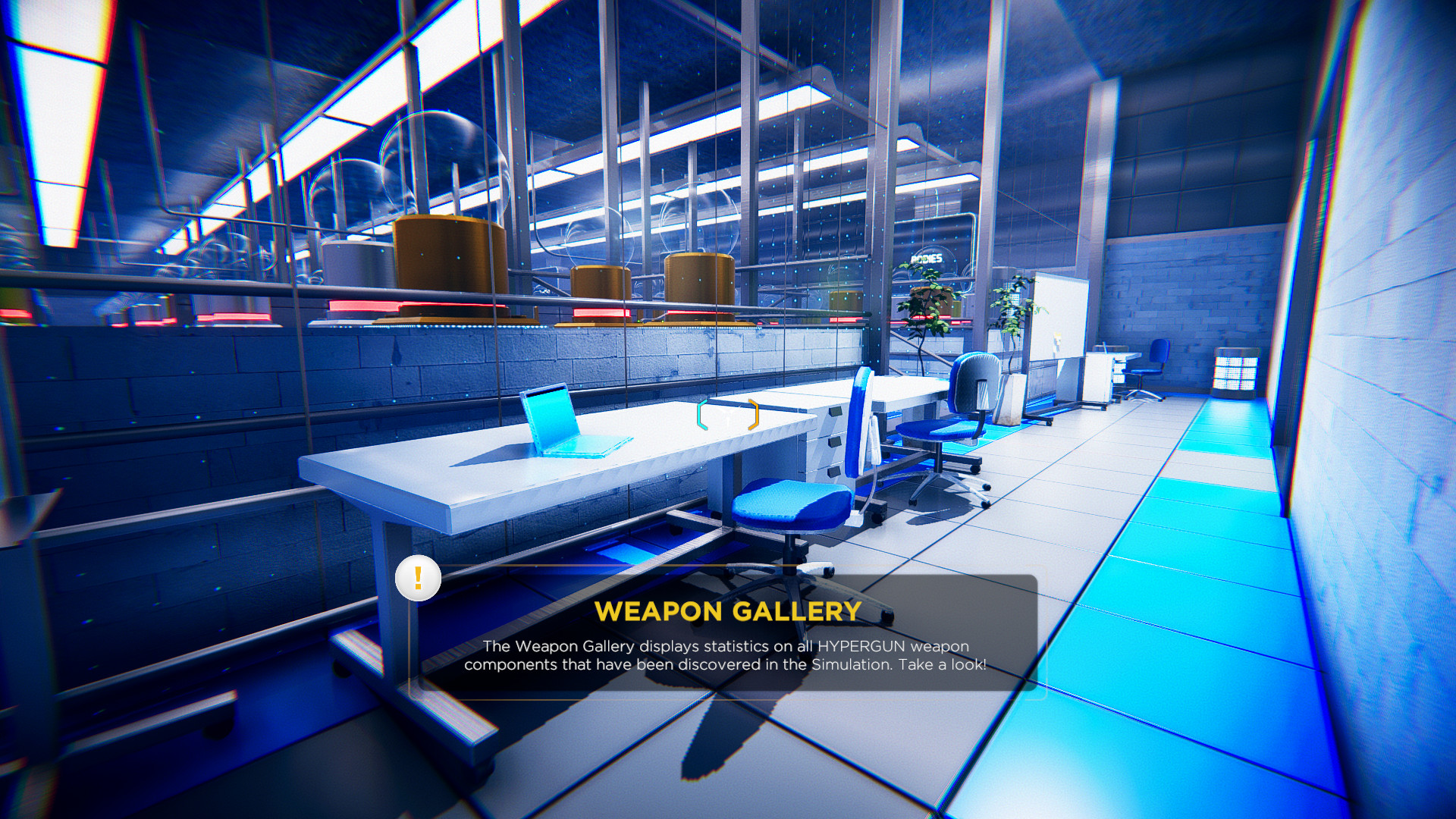Screen dimensions: 1456x819
Task: Select the BODIES neon sign behind the glass
Action: 927,258
